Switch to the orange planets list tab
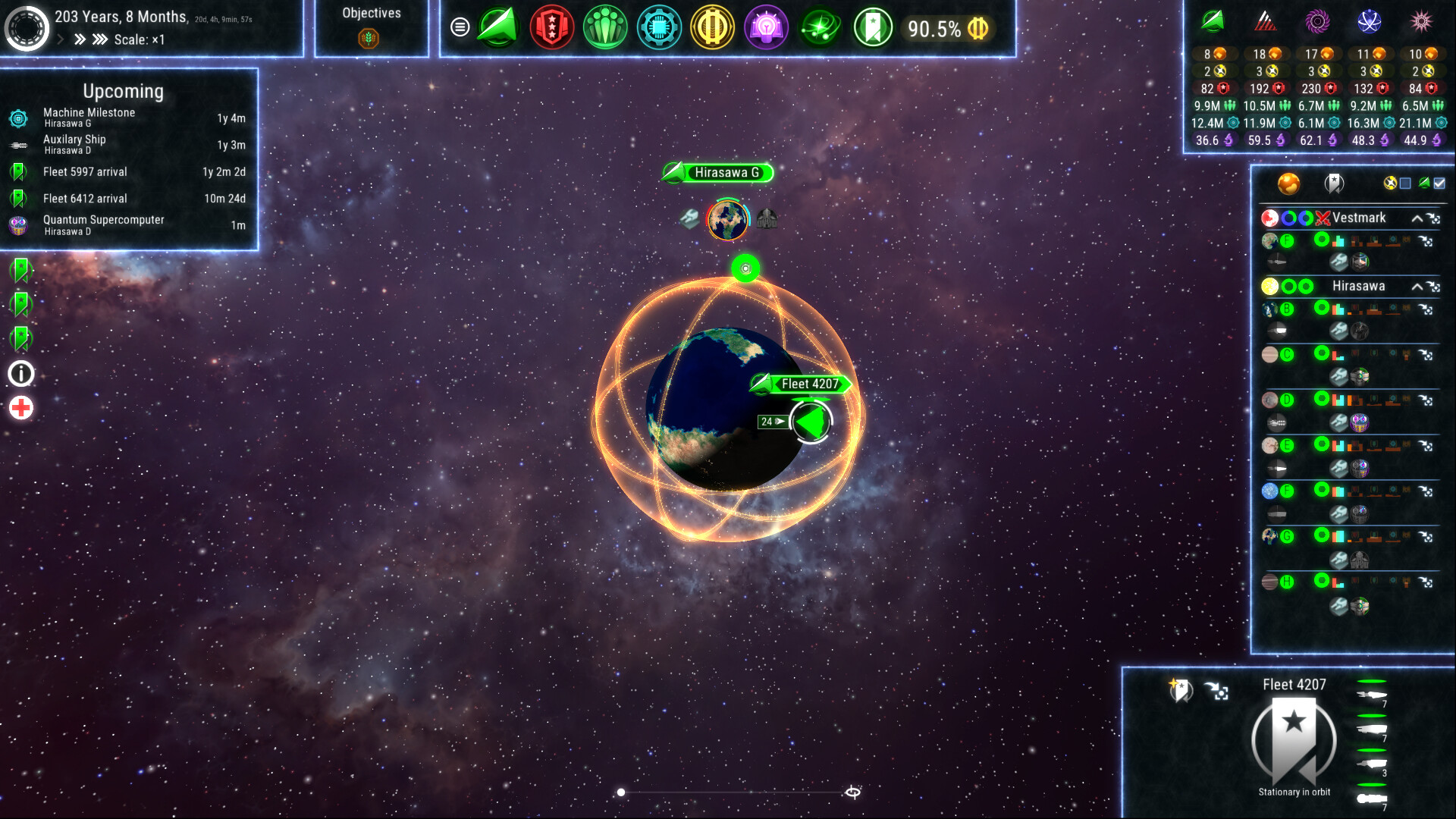This screenshot has width=1456, height=819. (x=1288, y=183)
